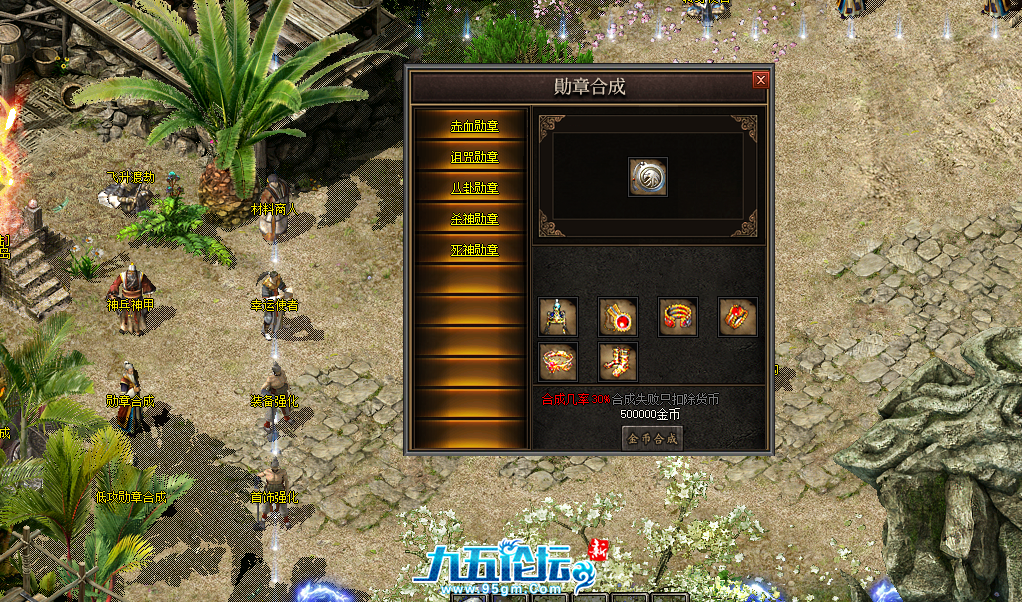
Task: Choose the gold bracelet material slot
Action: (678, 317)
